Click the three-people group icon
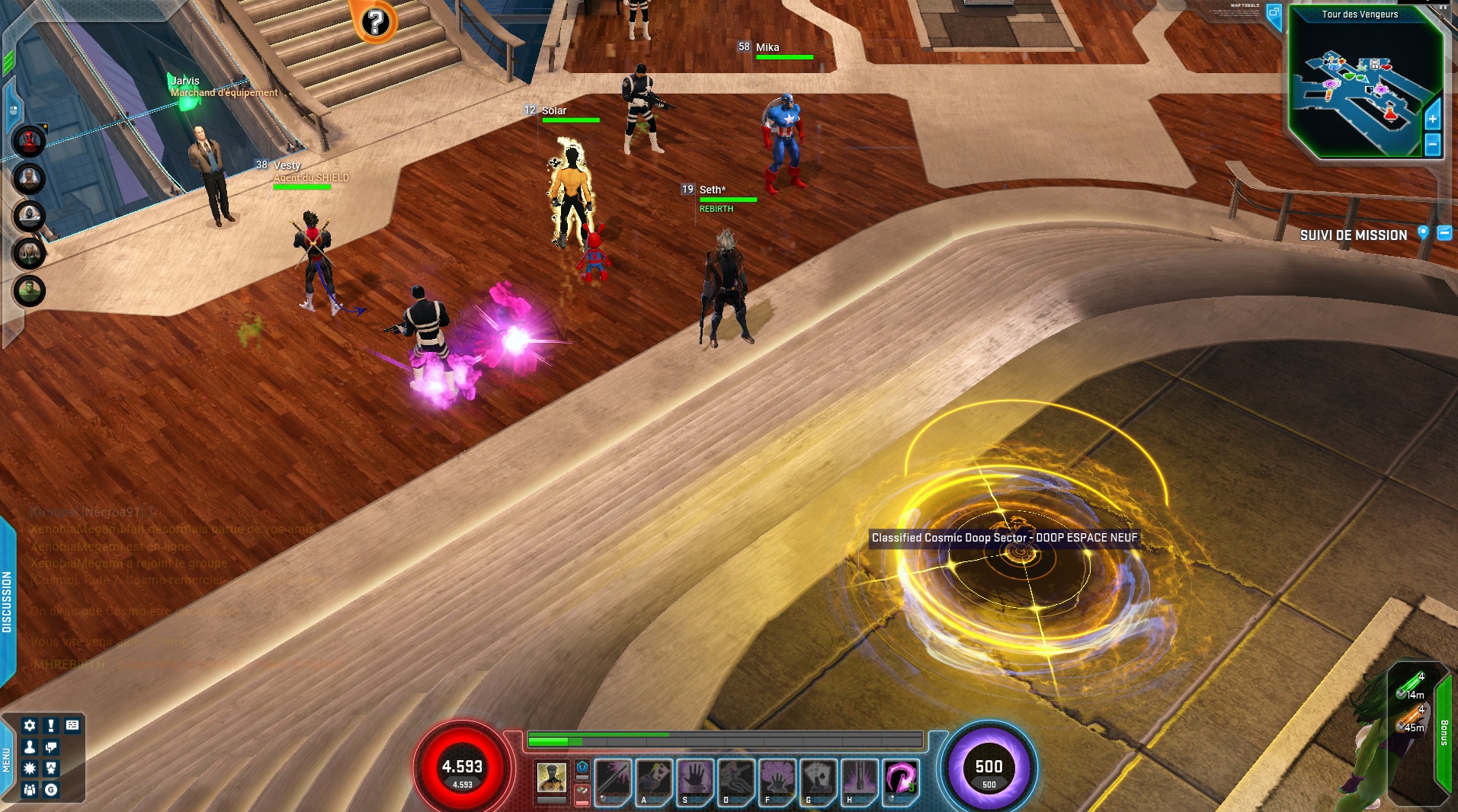This screenshot has height=812, width=1458. pos(30,789)
